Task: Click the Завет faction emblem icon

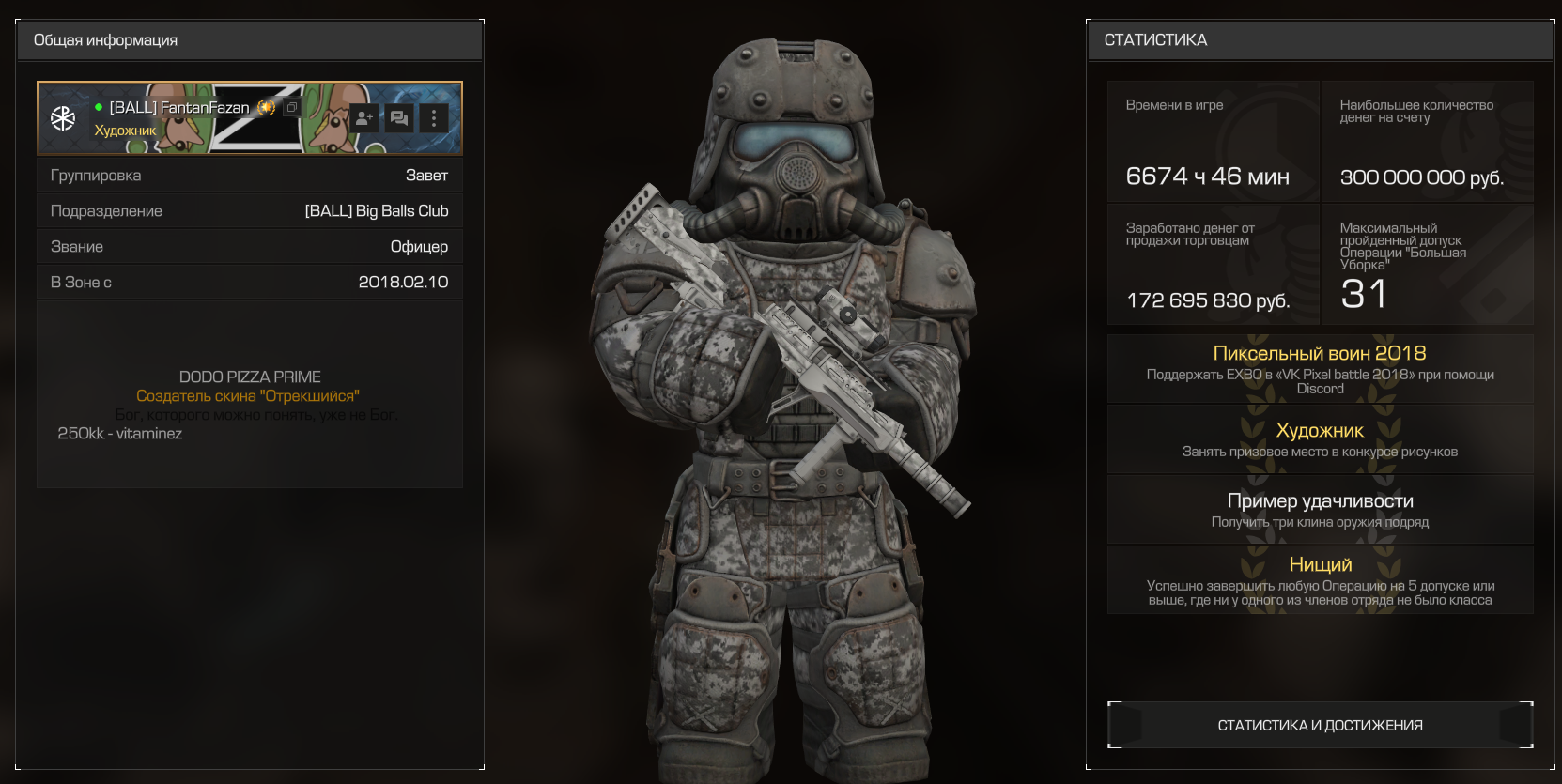Action: pos(63,118)
